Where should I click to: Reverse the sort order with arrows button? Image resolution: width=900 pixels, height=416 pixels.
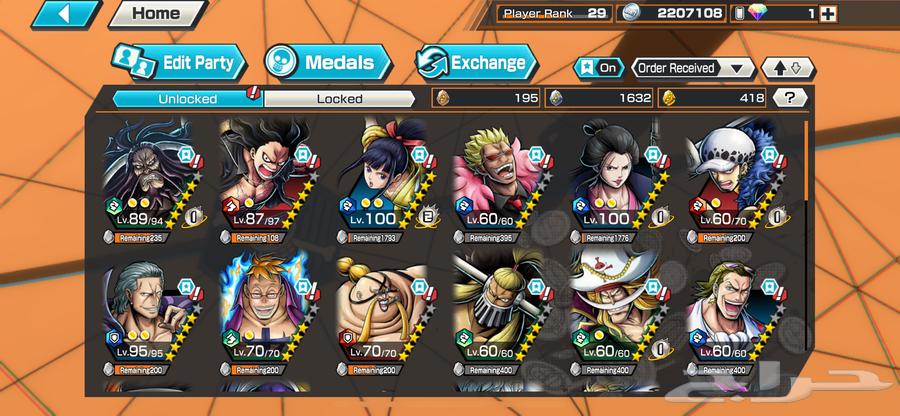pyautogui.click(x=787, y=68)
